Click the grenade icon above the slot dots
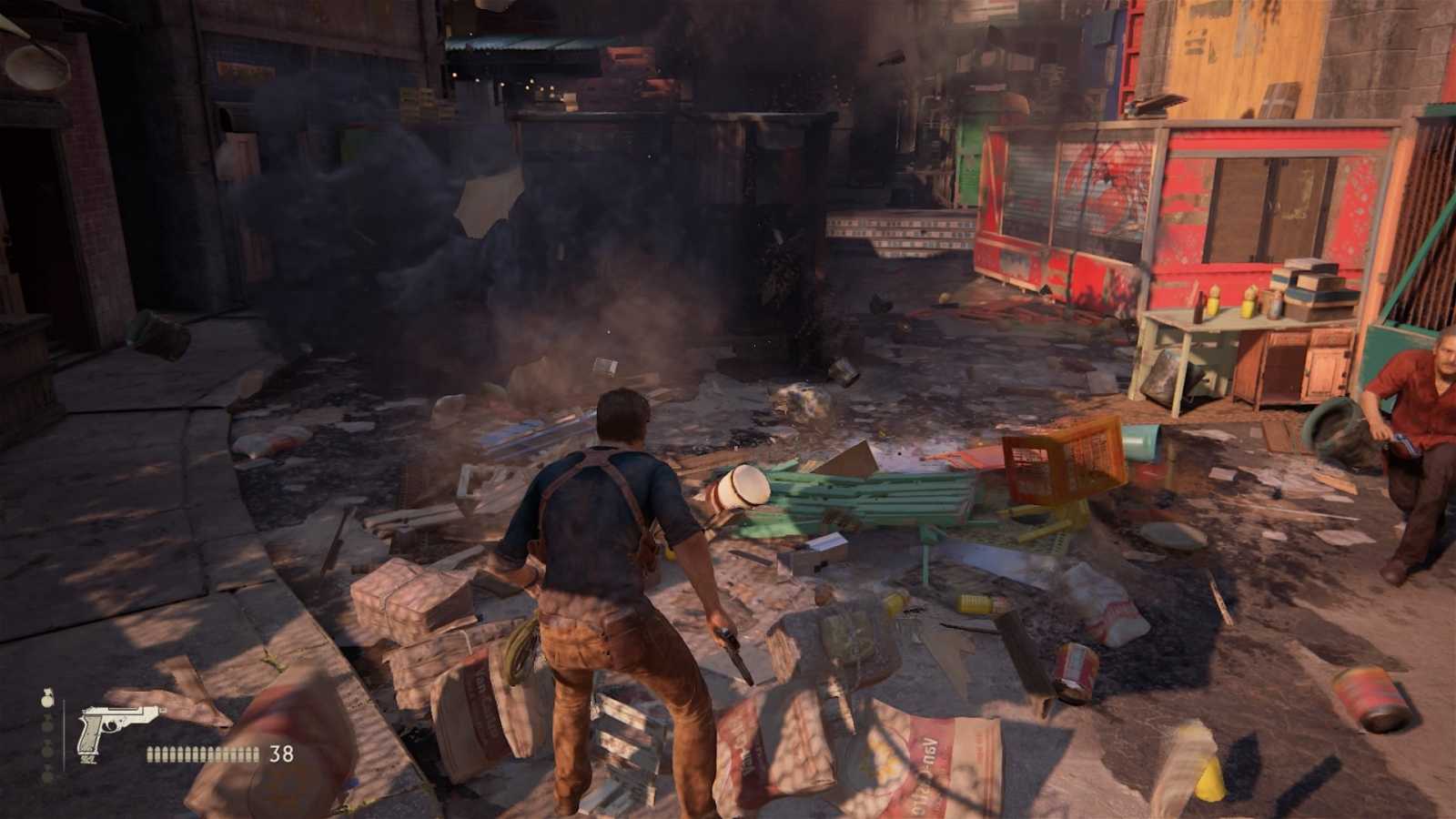 [x=48, y=699]
